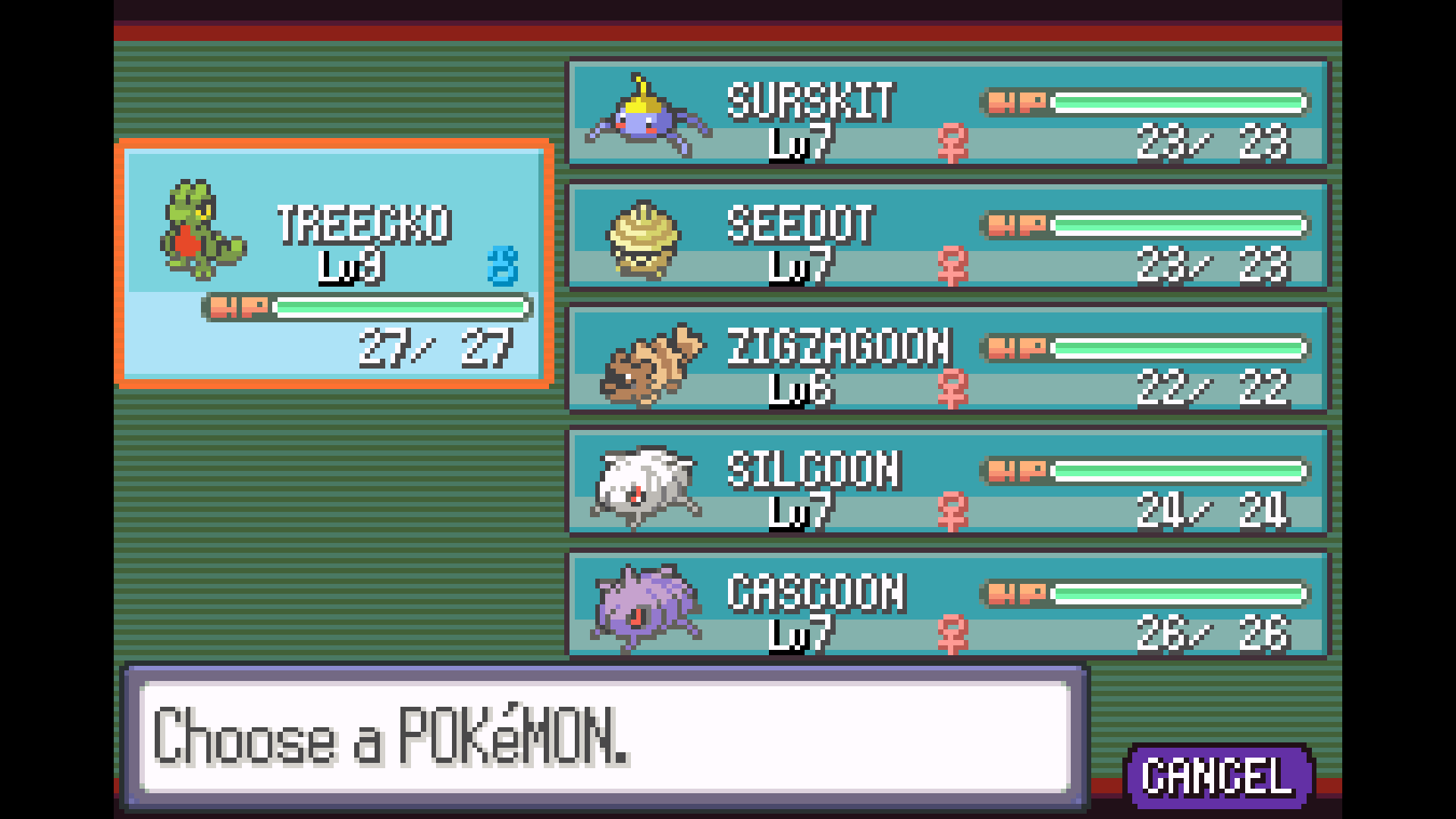
Task: Select the Zigzagoon party entry
Action: (x=948, y=359)
